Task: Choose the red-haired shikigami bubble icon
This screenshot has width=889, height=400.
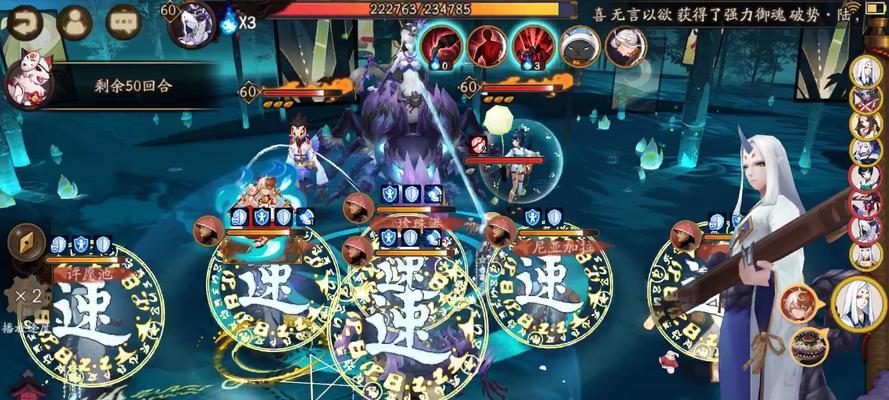Action: pyautogui.click(x=799, y=303)
